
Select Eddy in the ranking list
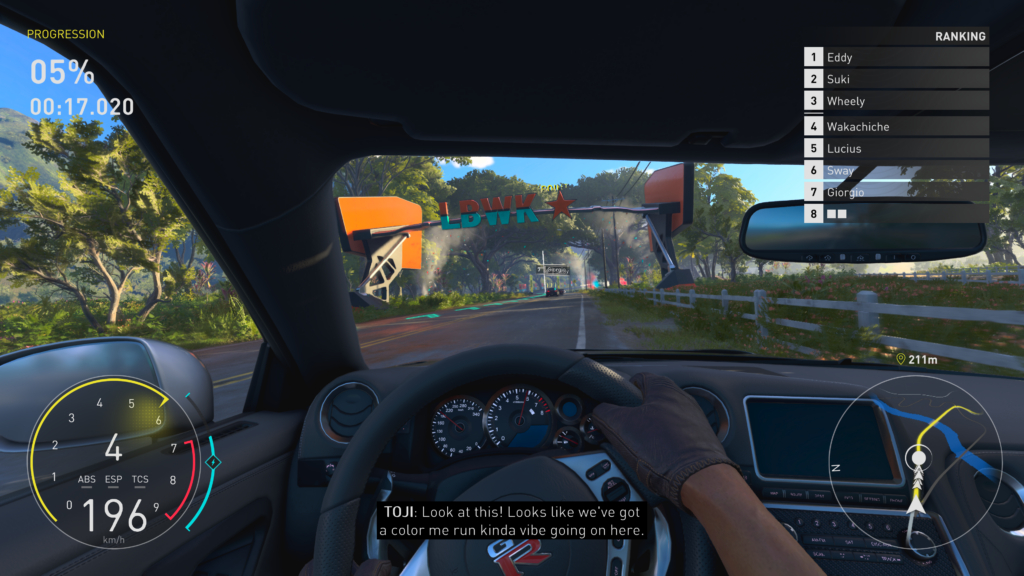(x=896, y=58)
